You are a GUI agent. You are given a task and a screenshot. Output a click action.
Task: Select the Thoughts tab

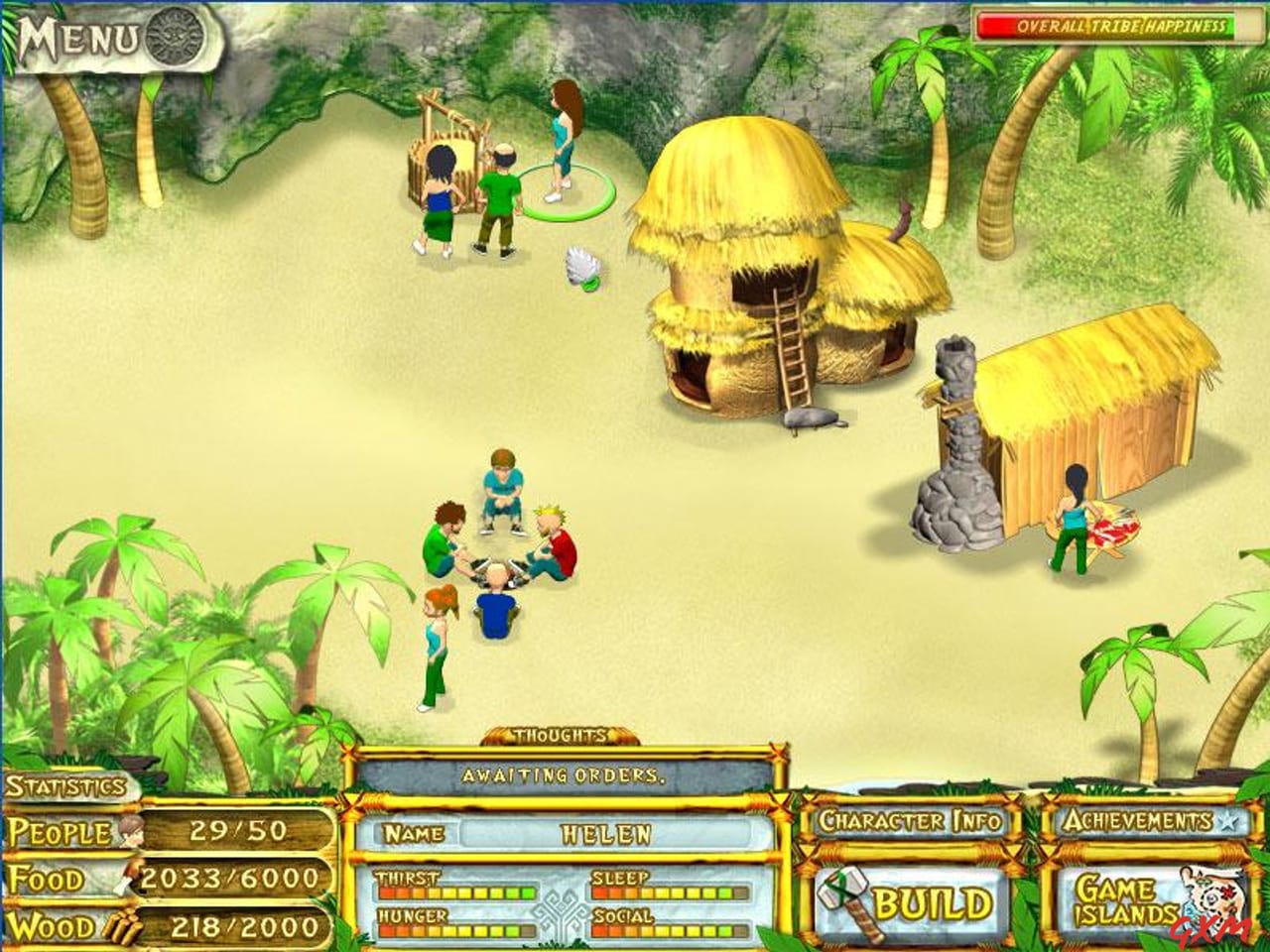point(558,735)
